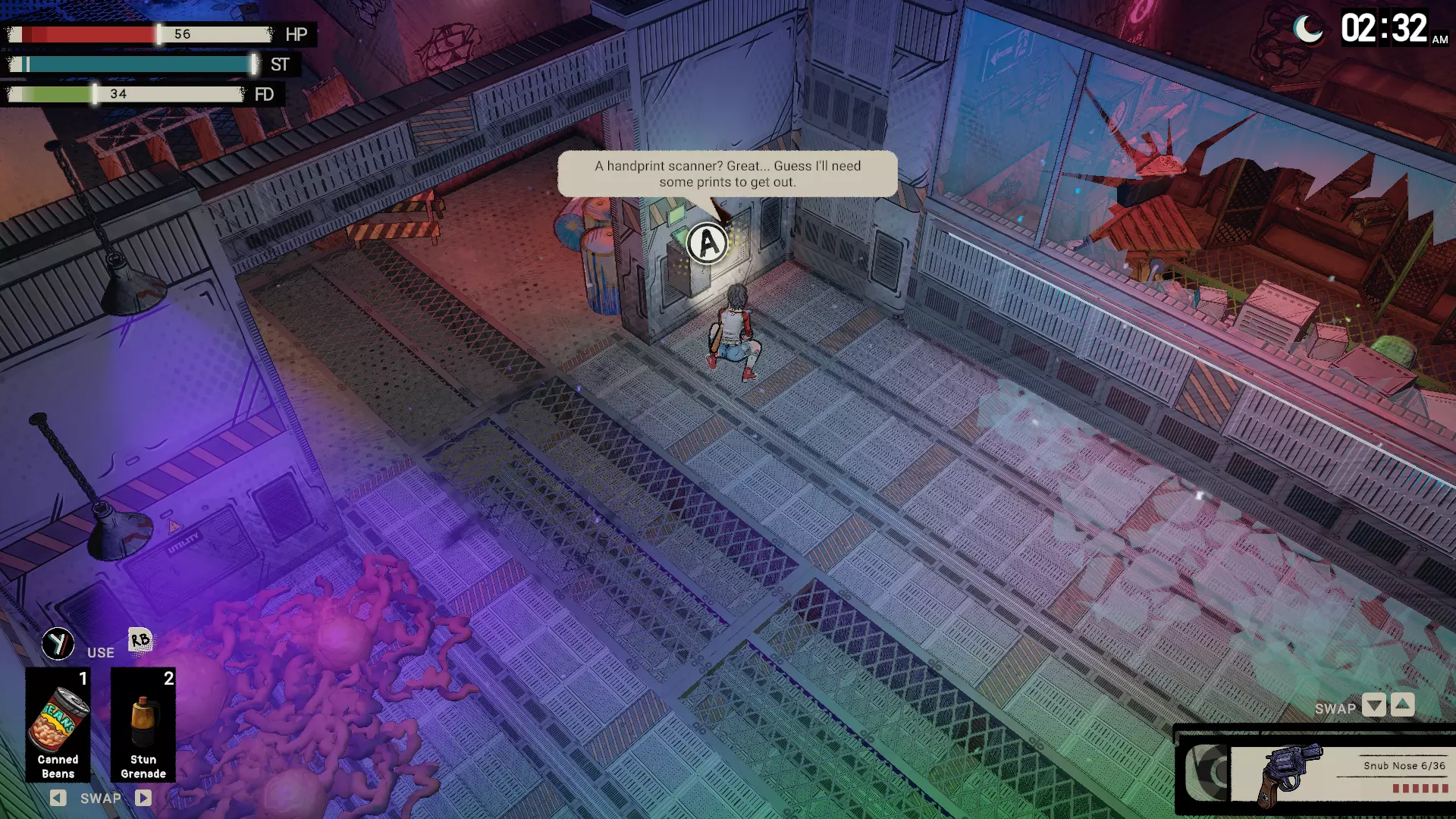The height and width of the screenshot is (819, 1456).
Task: Dismiss the handprint scanner dialogue bubble
Action: click(726, 174)
